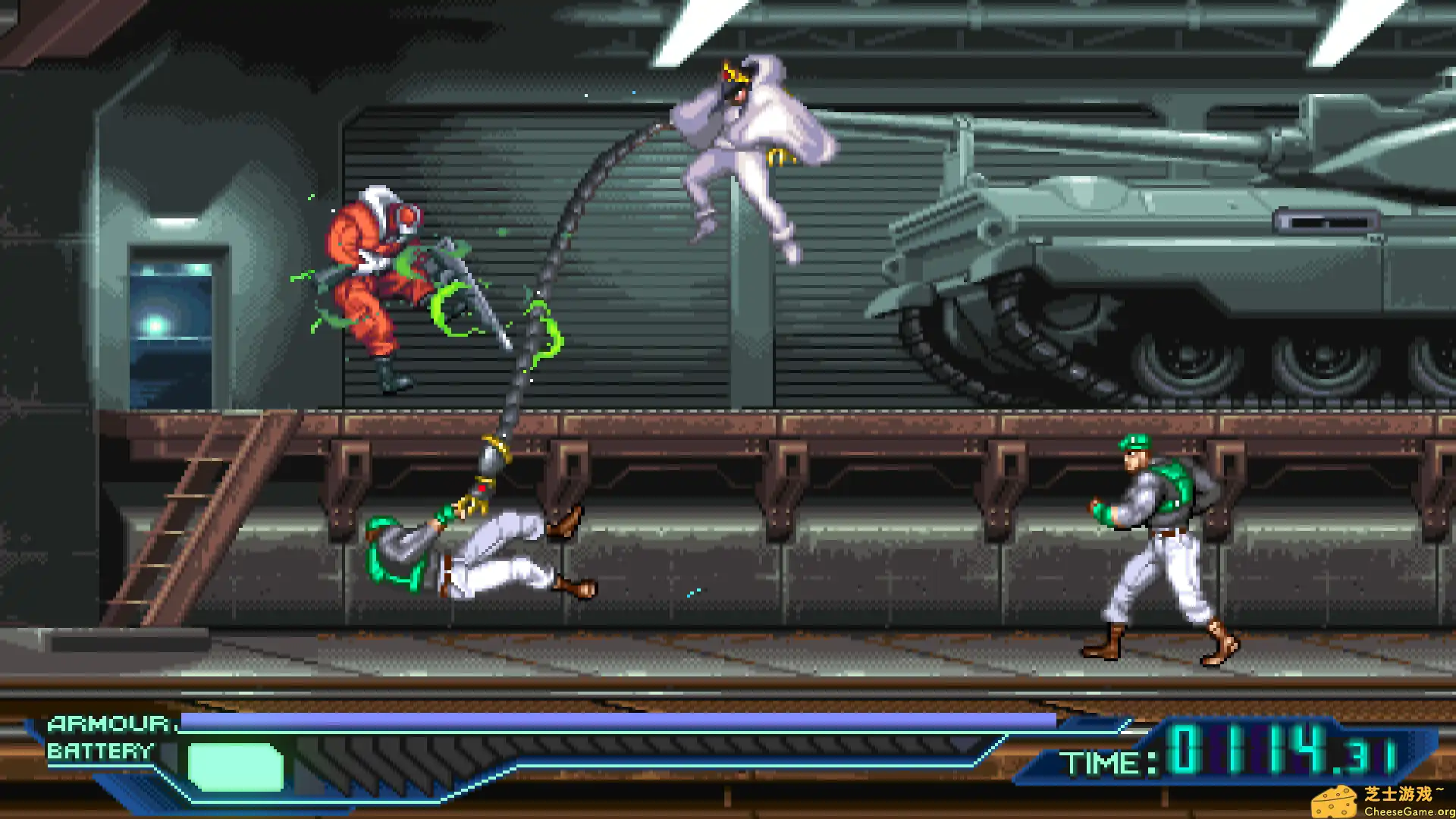Select the ARMOUR label in the HUD
This screenshot has width=1456, height=819.
[108, 724]
